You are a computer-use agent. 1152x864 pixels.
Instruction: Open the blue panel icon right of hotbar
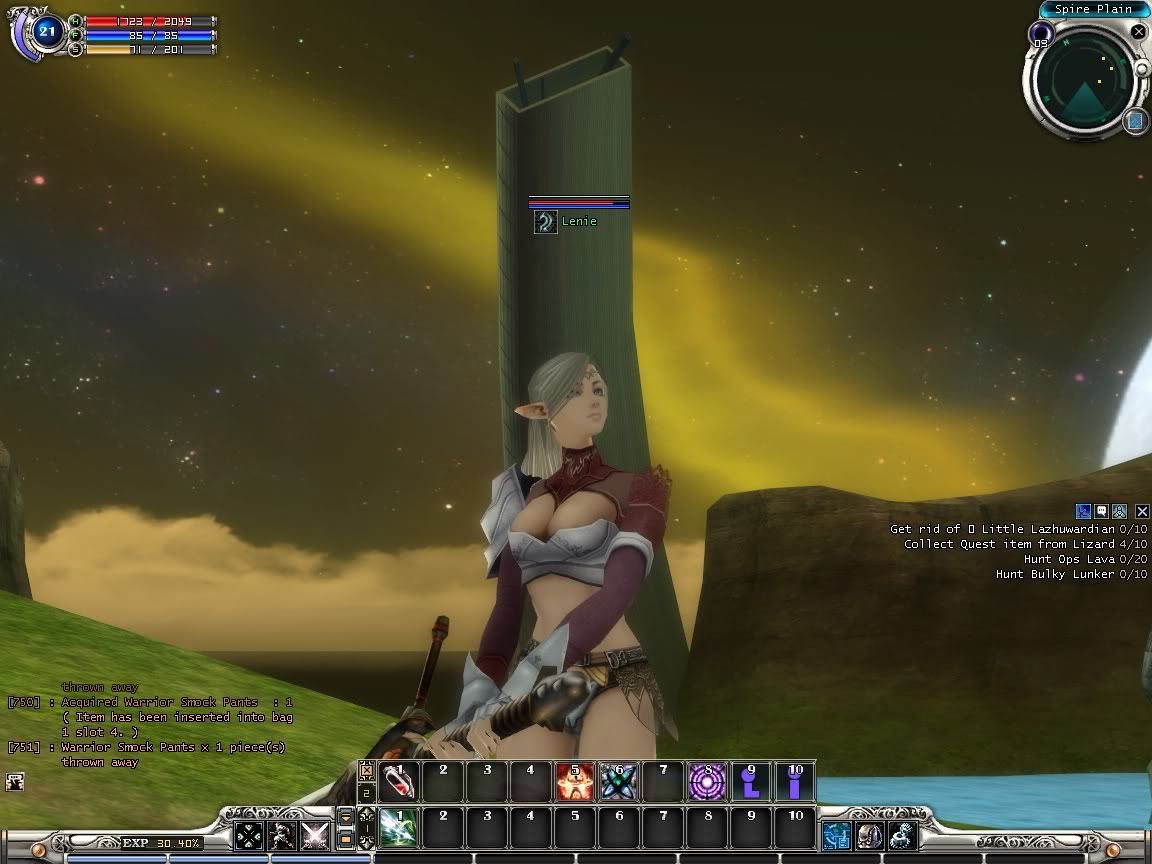[x=837, y=835]
